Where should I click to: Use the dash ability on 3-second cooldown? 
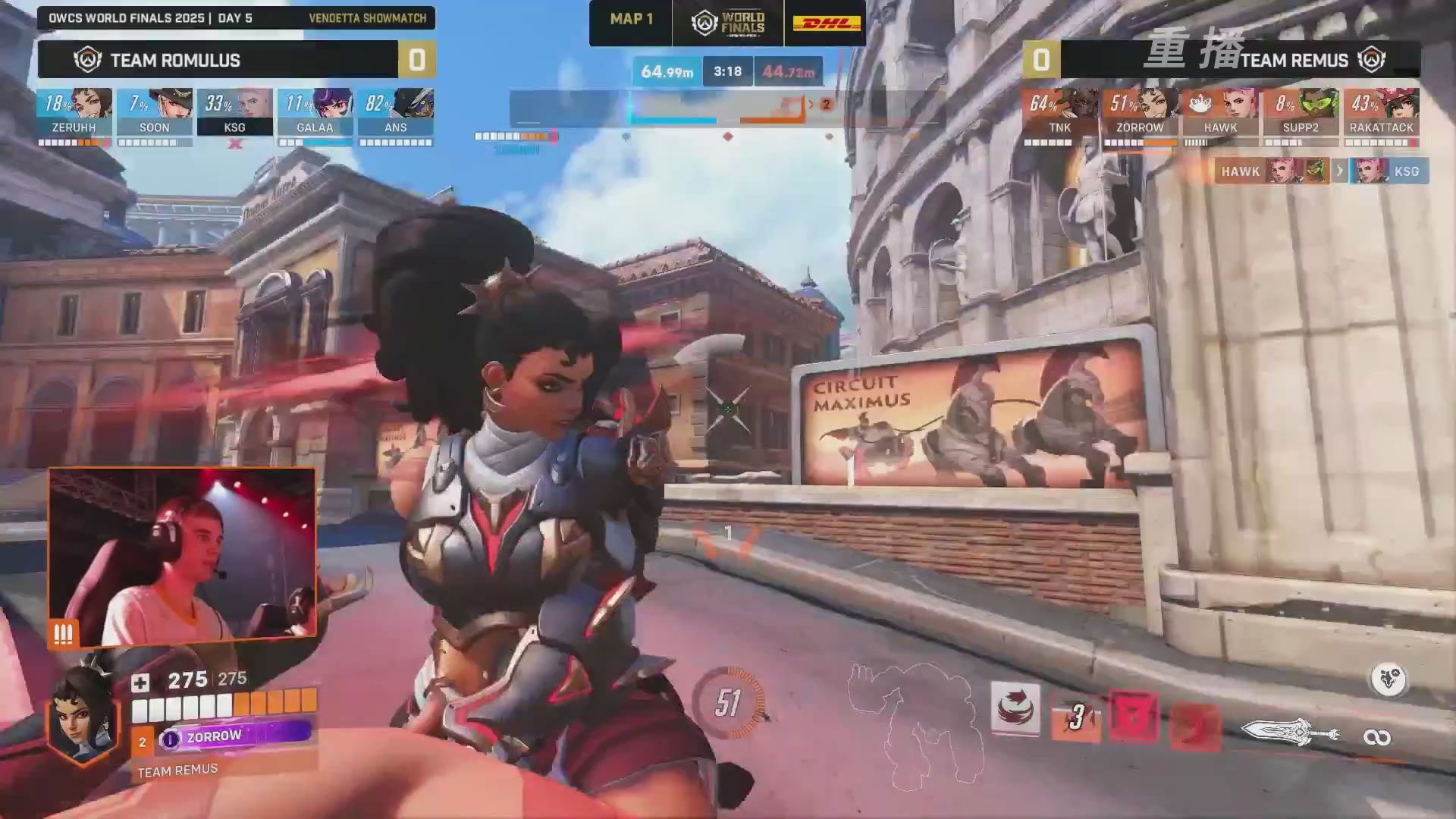(1075, 717)
